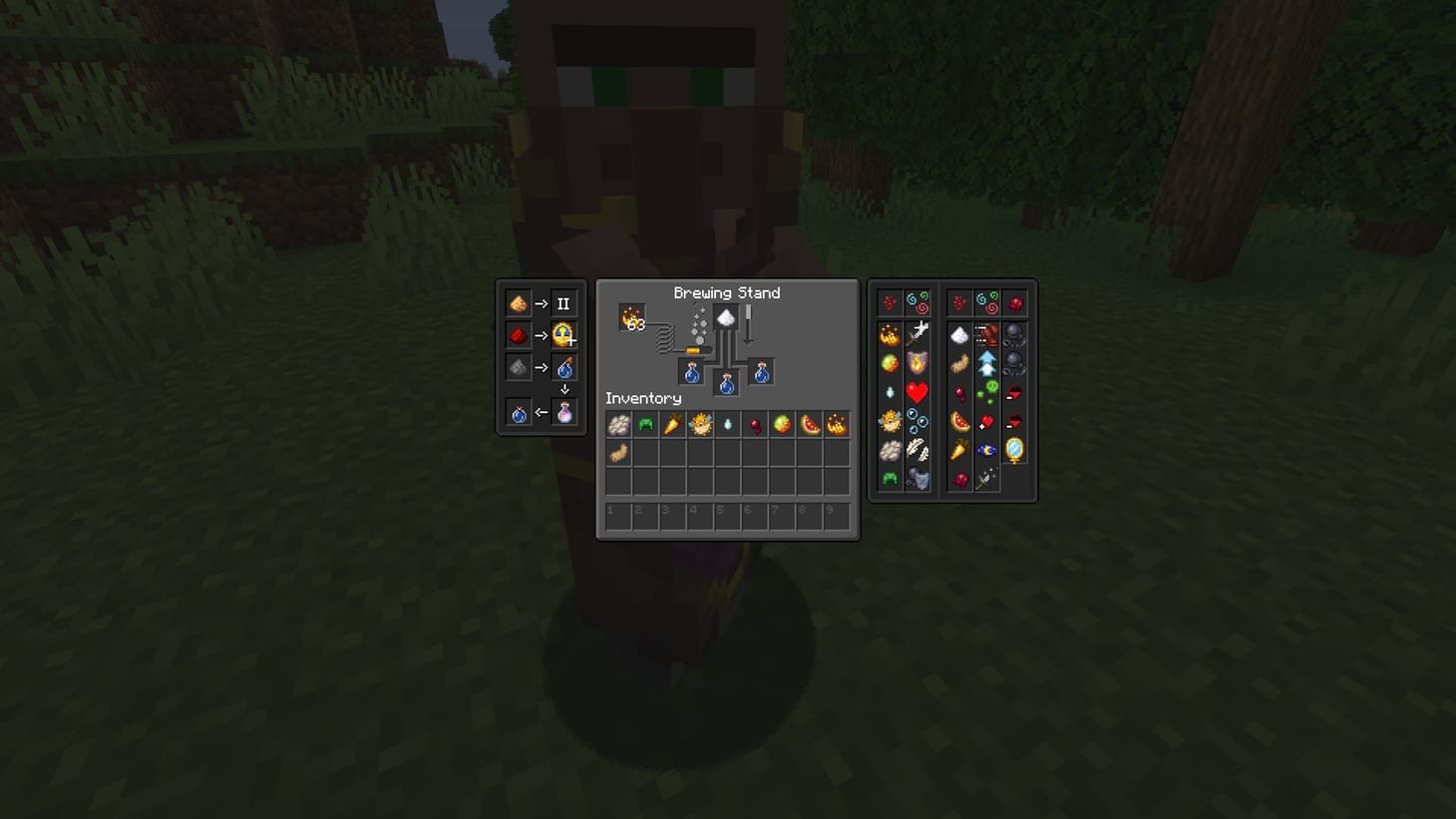The width and height of the screenshot is (1456, 819).
Task: Click the melon slice in the inventory
Action: (812, 425)
